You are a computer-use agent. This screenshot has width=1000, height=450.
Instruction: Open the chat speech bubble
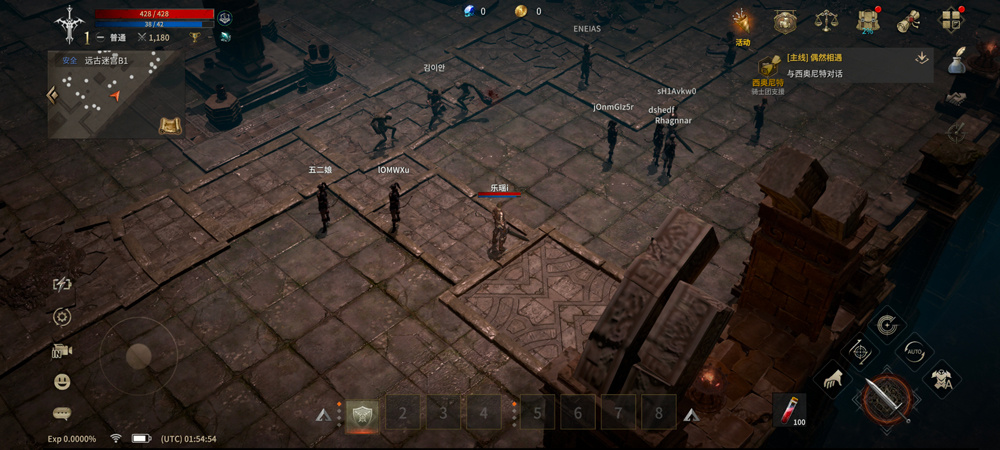point(62,413)
